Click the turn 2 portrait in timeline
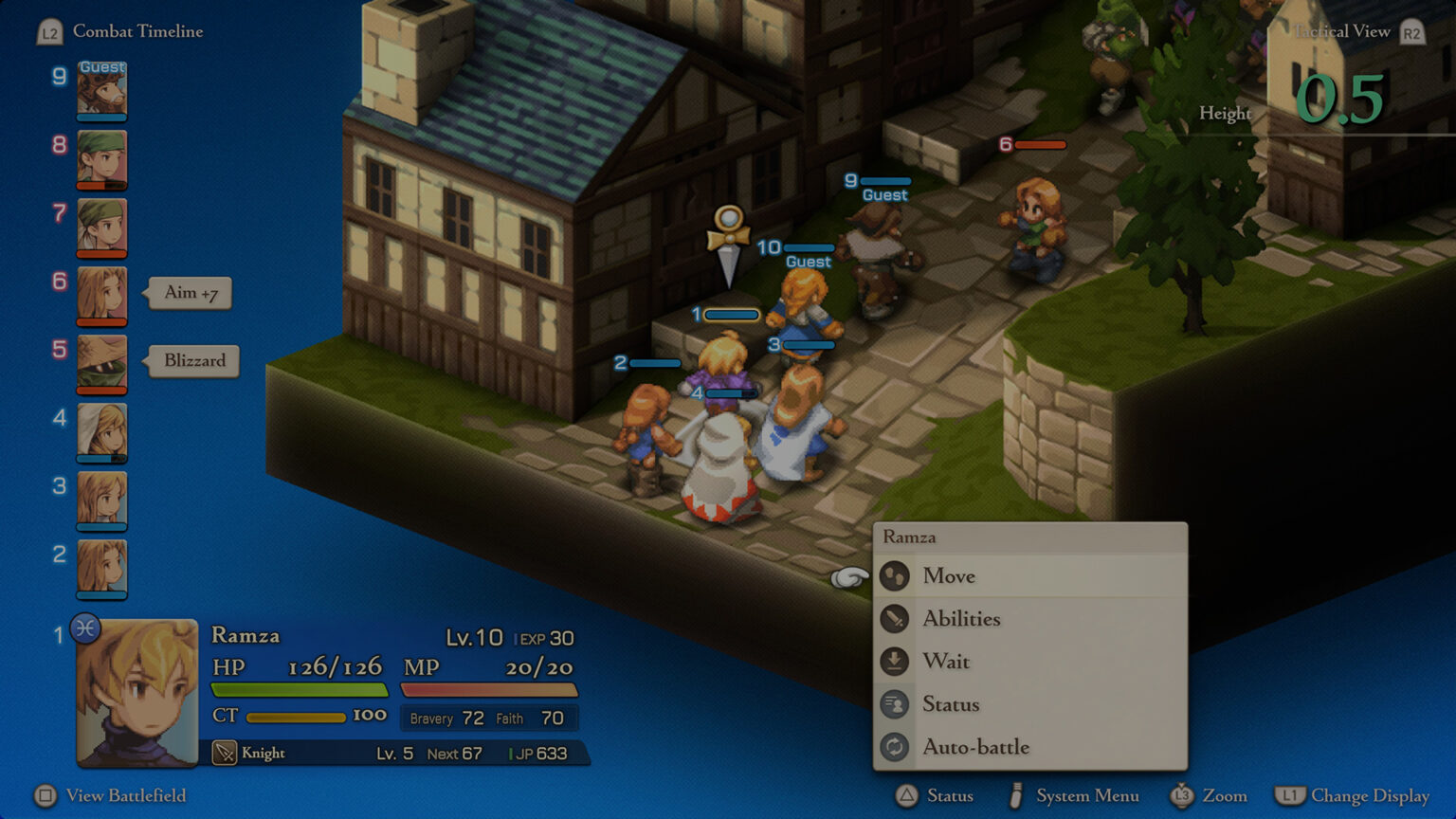The image size is (1456, 819). [x=101, y=568]
